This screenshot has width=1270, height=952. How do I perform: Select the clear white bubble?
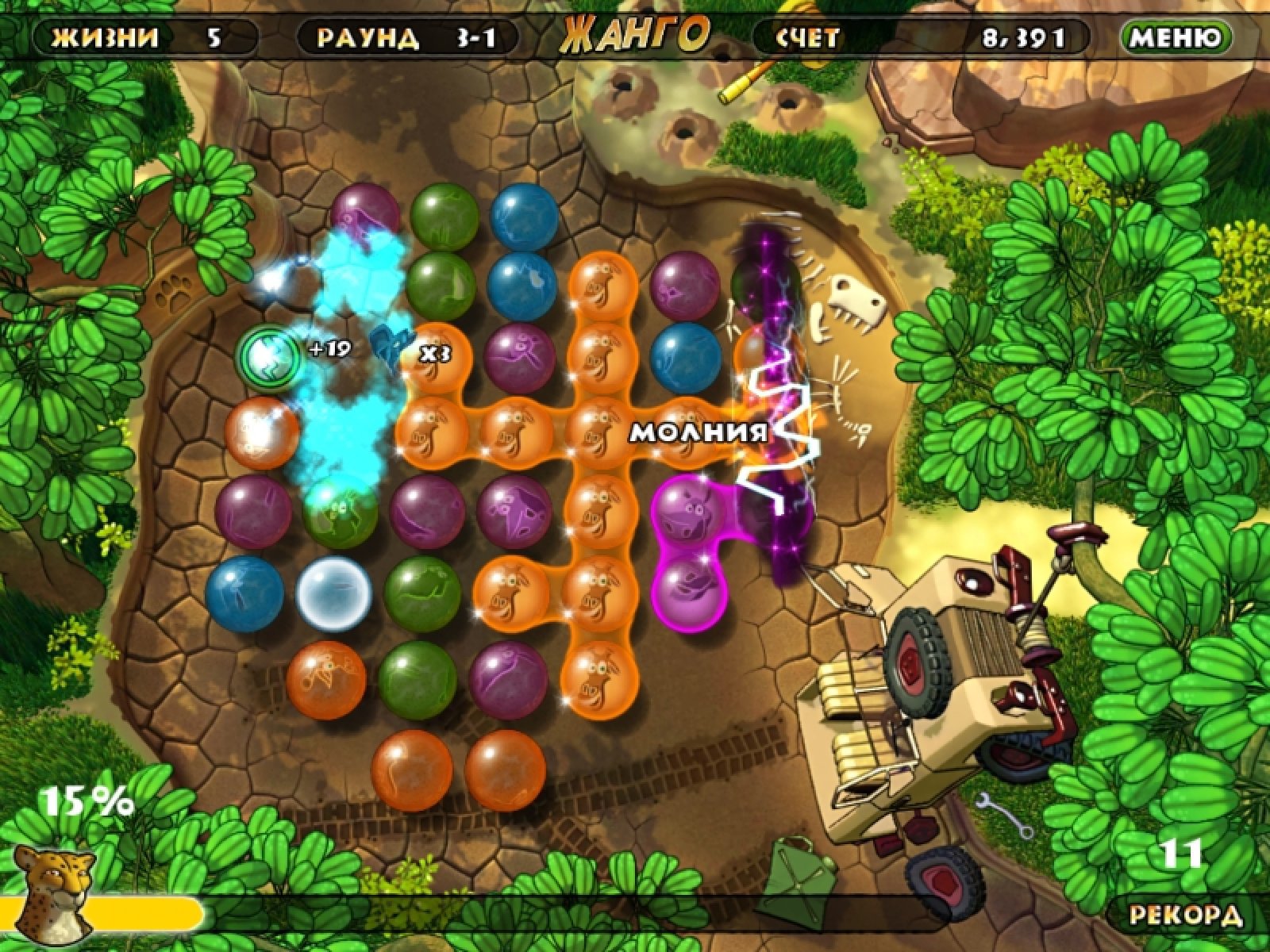pyautogui.click(x=334, y=591)
